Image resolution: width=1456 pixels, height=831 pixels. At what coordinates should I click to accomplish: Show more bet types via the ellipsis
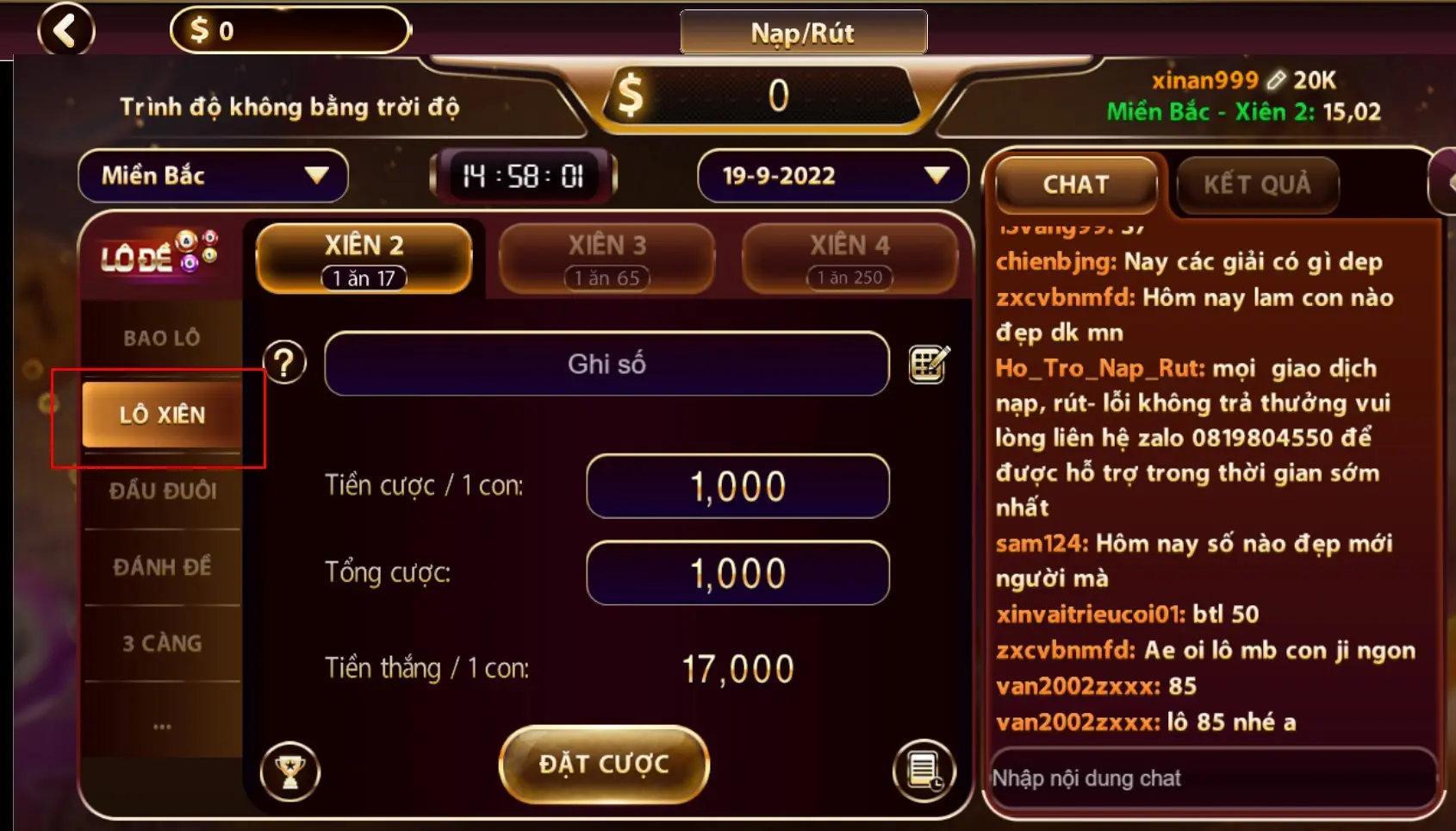(x=162, y=725)
